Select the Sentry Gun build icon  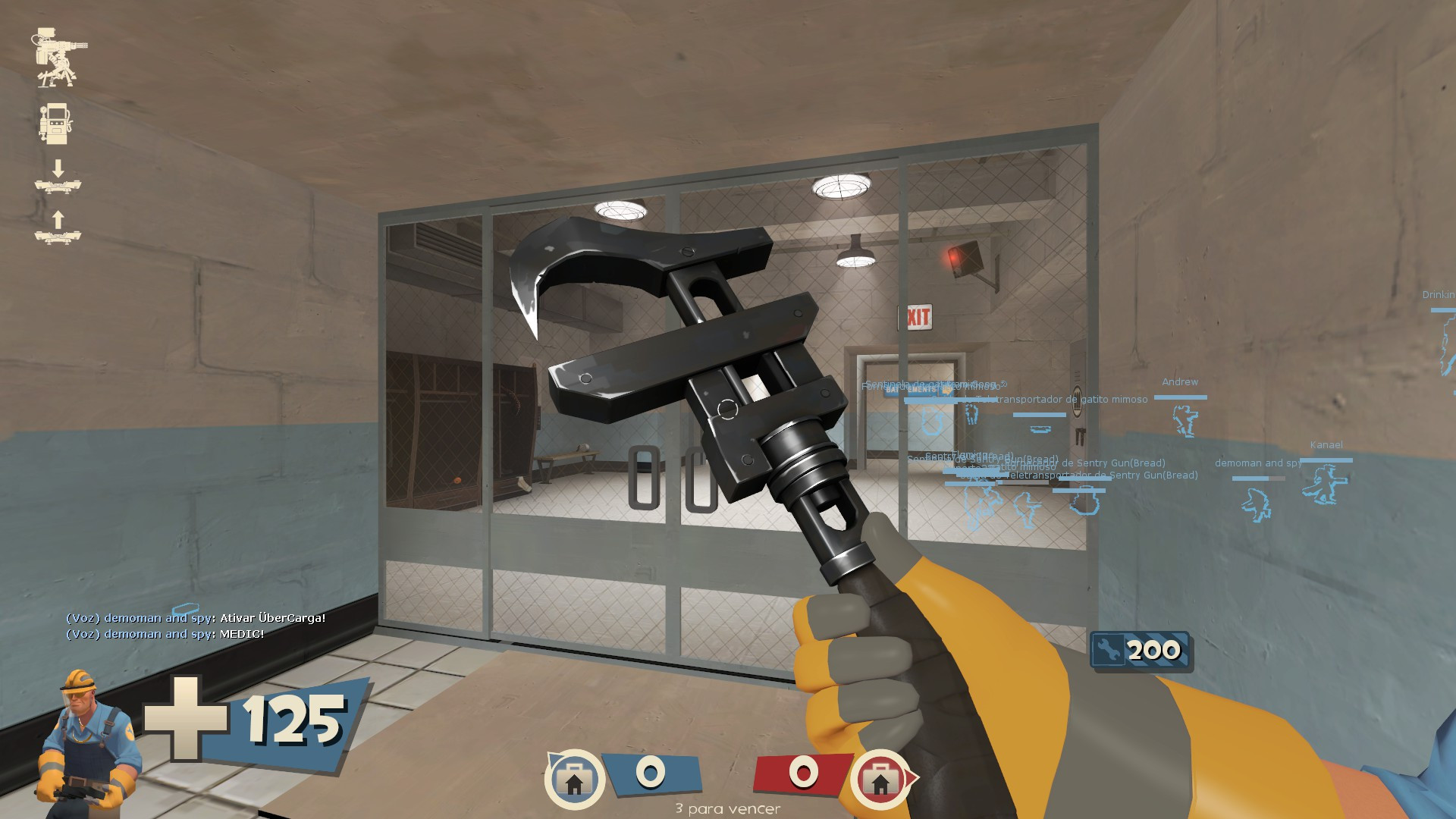pos(57,57)
